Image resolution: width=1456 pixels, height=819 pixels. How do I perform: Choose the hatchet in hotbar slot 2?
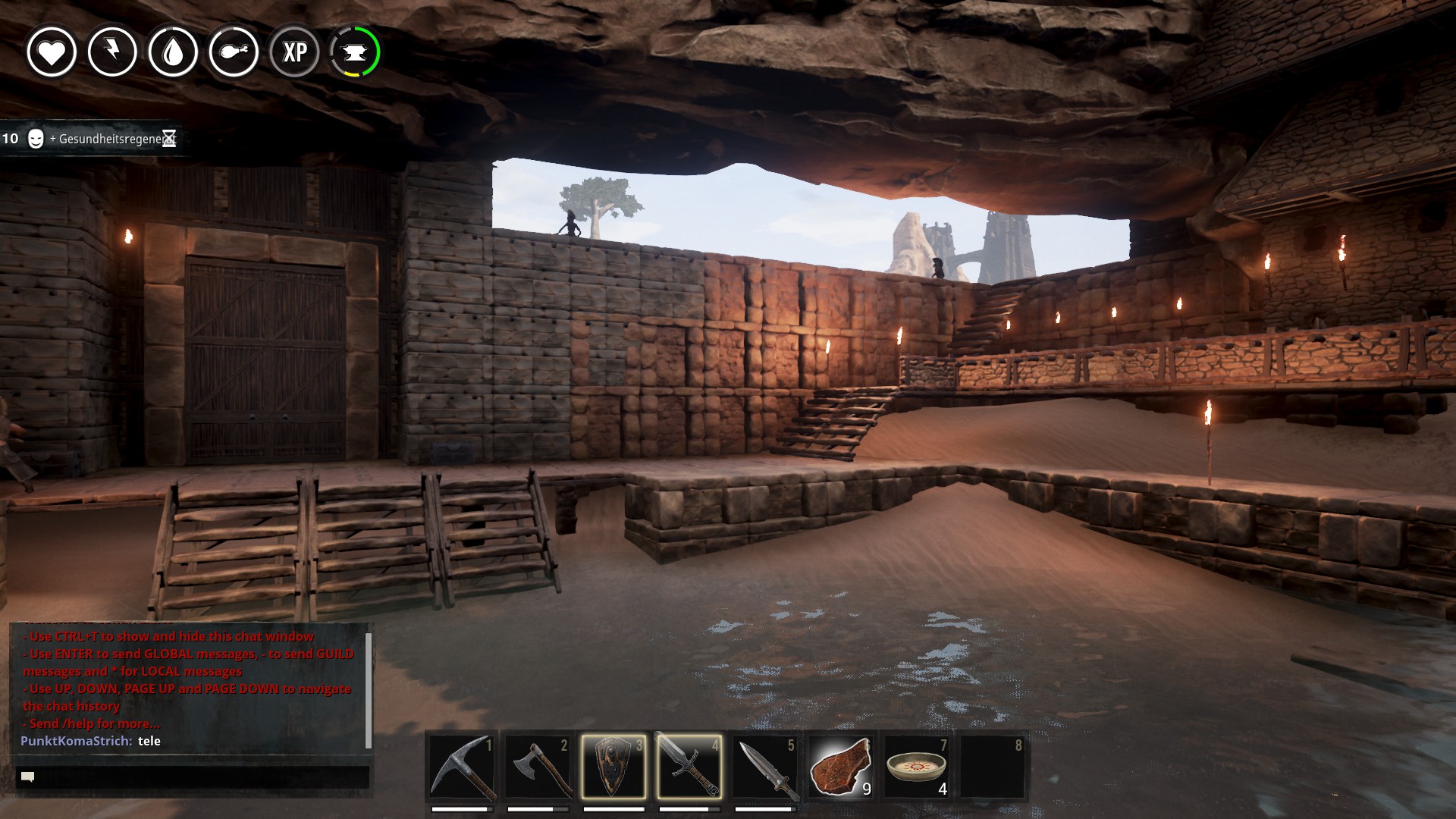coord(538,767)
